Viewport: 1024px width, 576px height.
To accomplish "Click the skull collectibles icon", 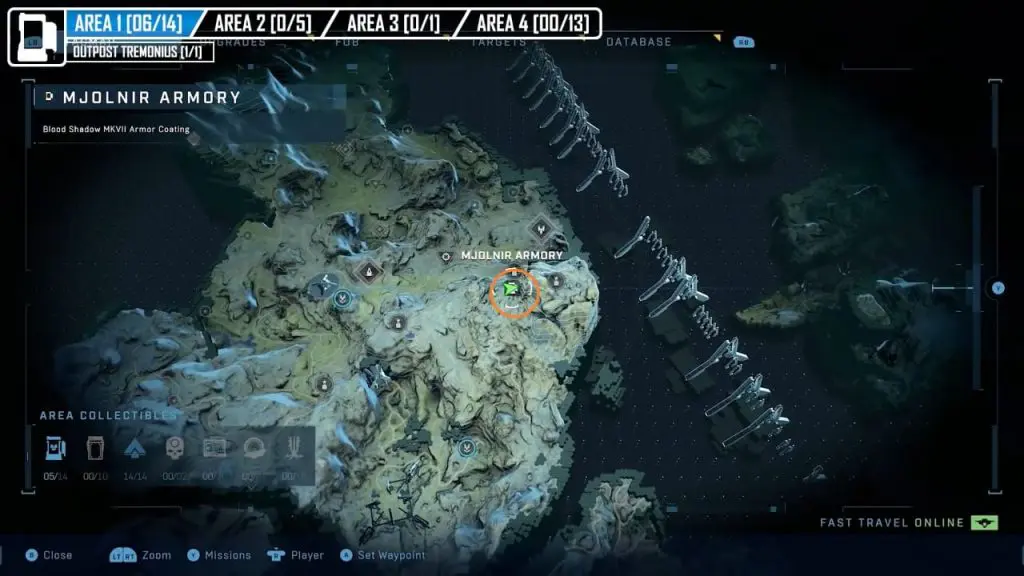I will (x=175, y=448).
